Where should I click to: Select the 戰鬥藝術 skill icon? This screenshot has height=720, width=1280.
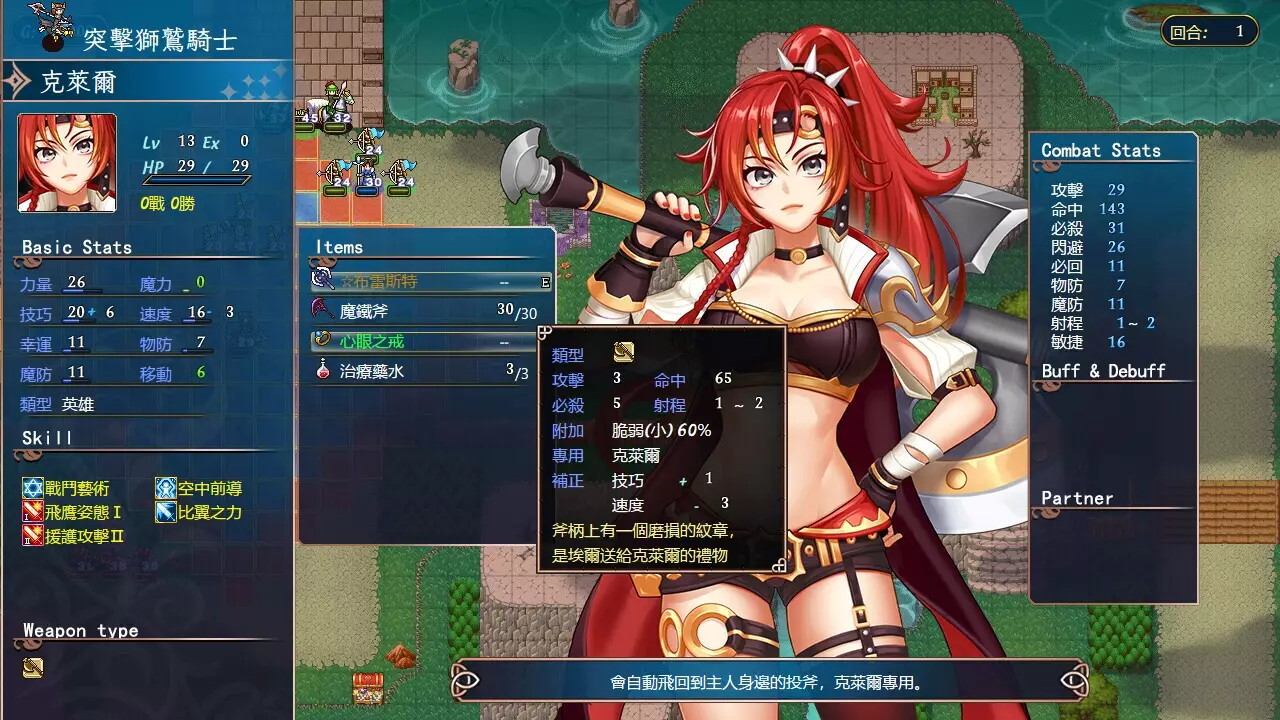pos(34,489)
